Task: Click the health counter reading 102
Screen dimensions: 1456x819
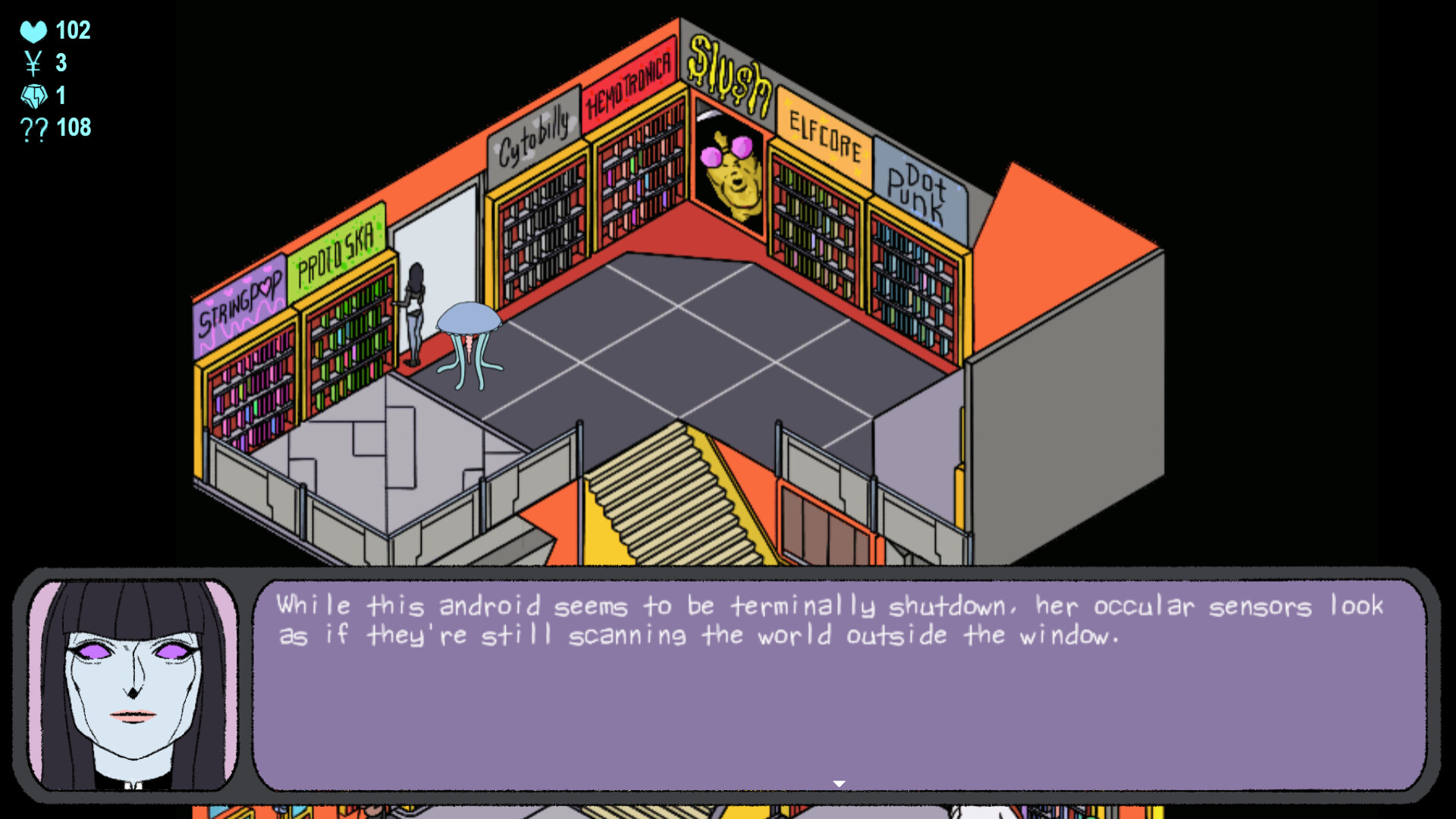Action: click(x=72, y=30)
